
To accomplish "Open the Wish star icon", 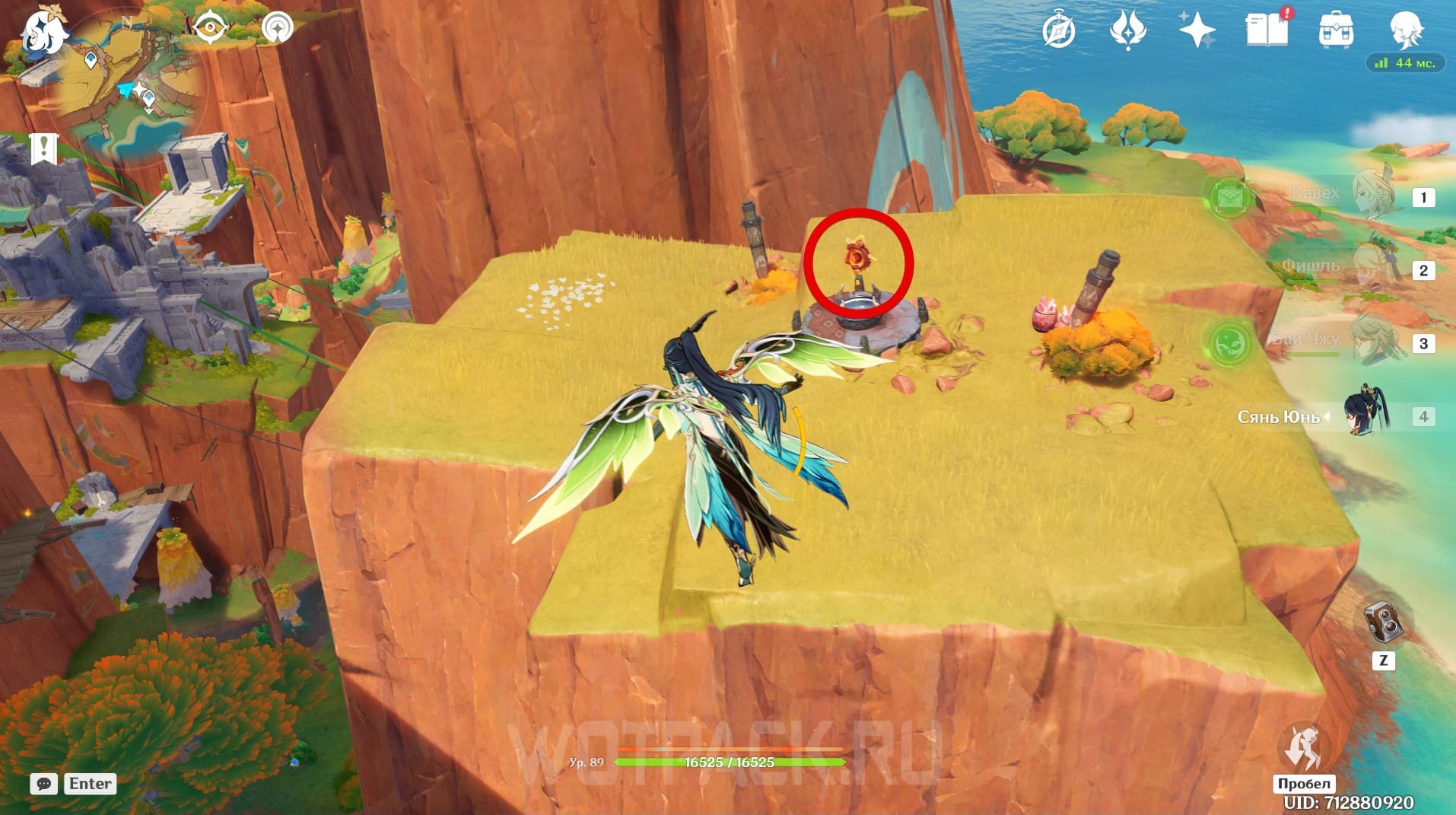I will point(1196,31).
